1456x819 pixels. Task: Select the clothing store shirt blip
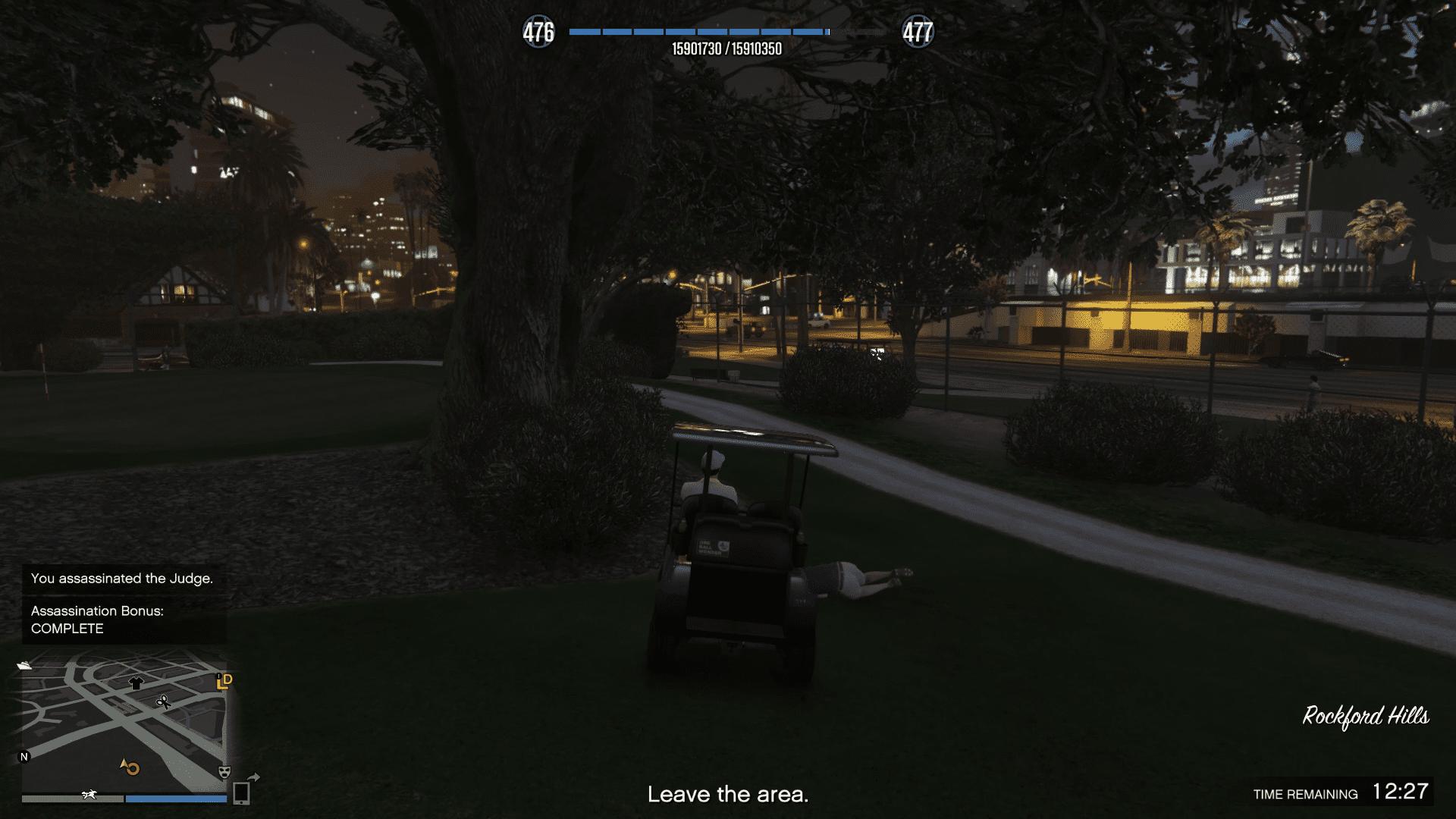[x=136, y=682]
